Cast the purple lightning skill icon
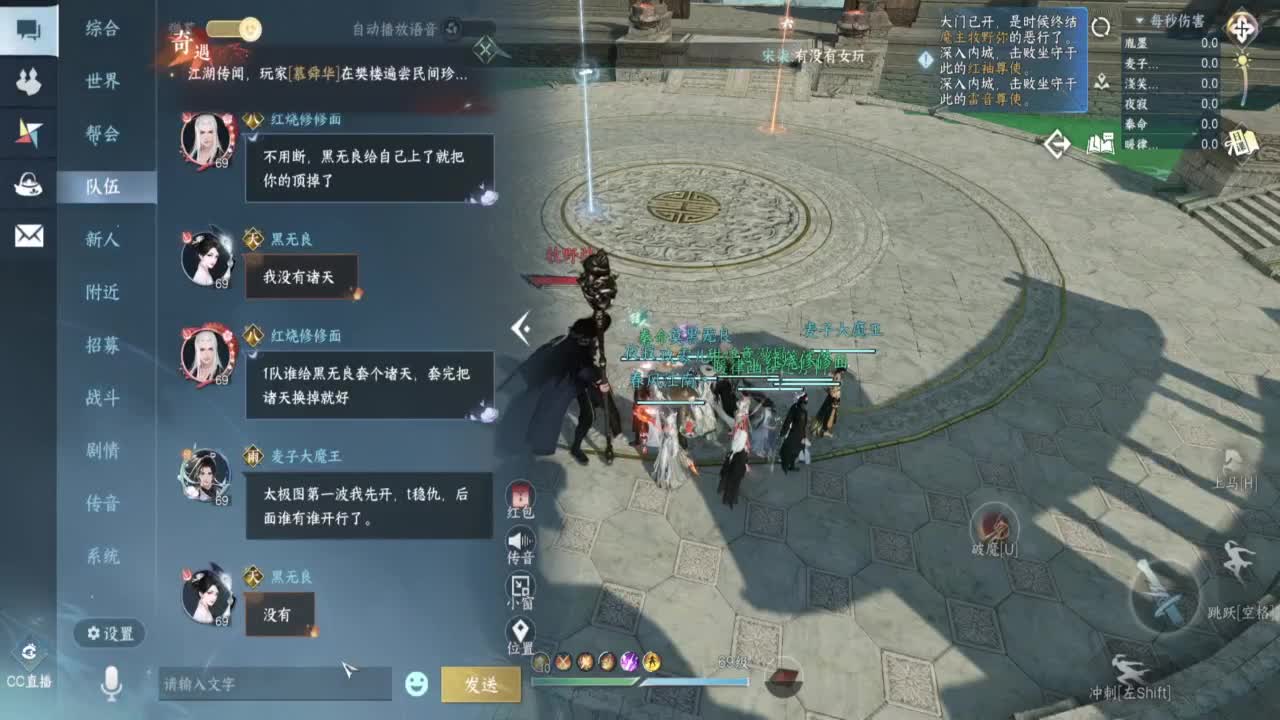1280x720 pixels. click(x=630, y=661)
